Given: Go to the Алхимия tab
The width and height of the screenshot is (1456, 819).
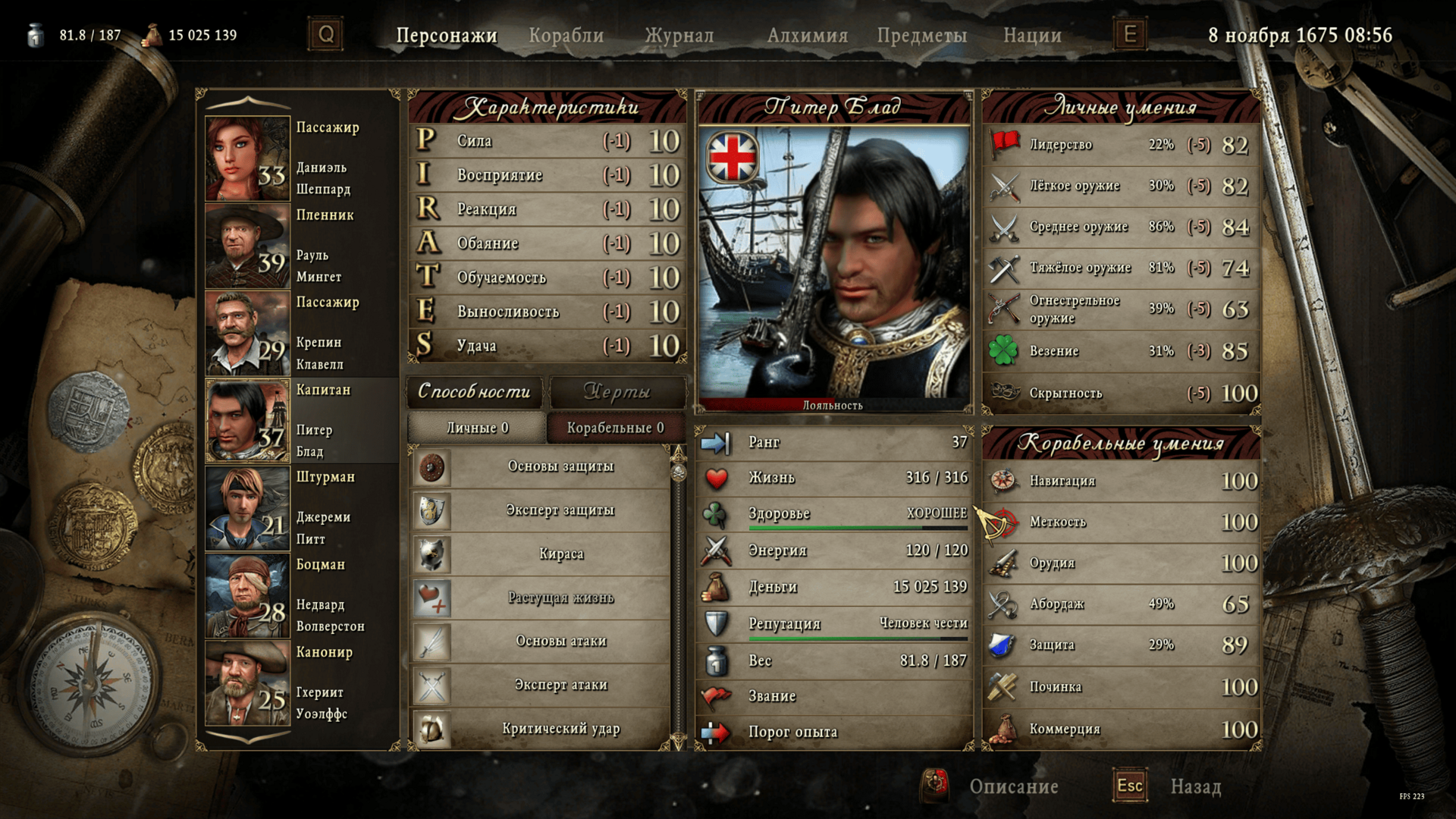Looking at the screenshot, I should (x=807, y=36).
